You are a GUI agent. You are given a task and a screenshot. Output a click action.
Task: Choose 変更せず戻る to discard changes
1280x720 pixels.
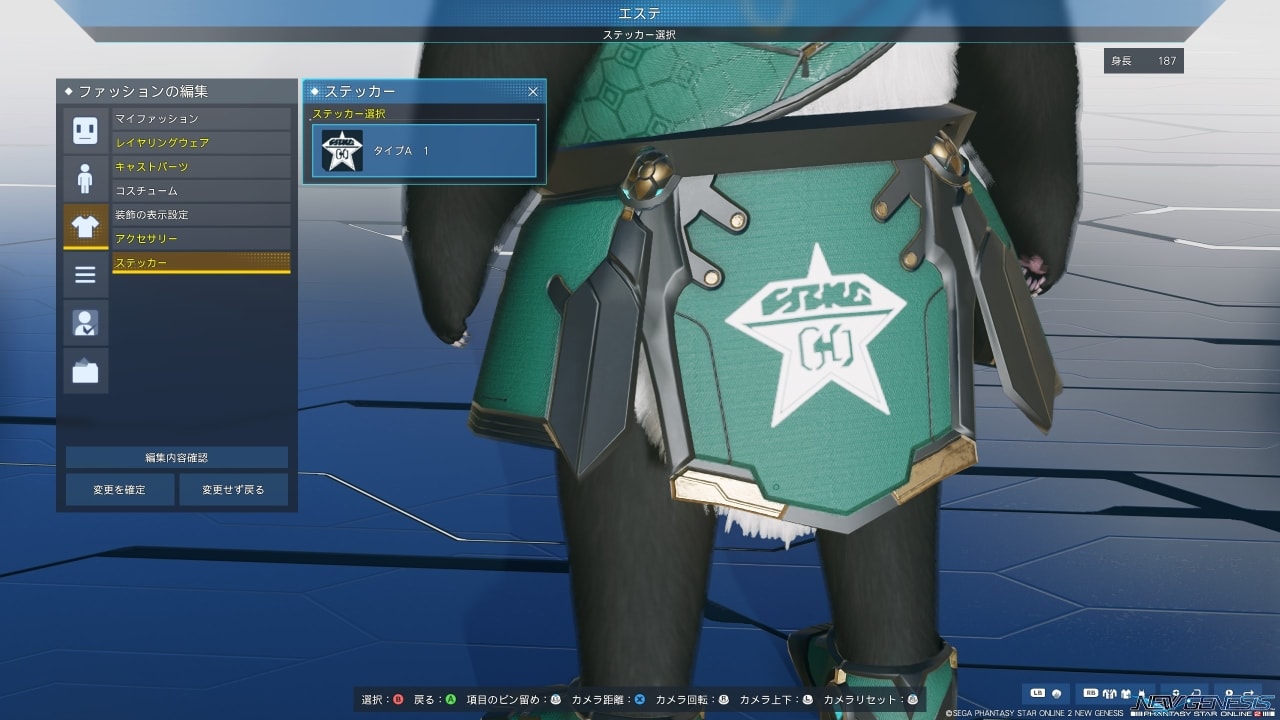(x=233, y=490)
